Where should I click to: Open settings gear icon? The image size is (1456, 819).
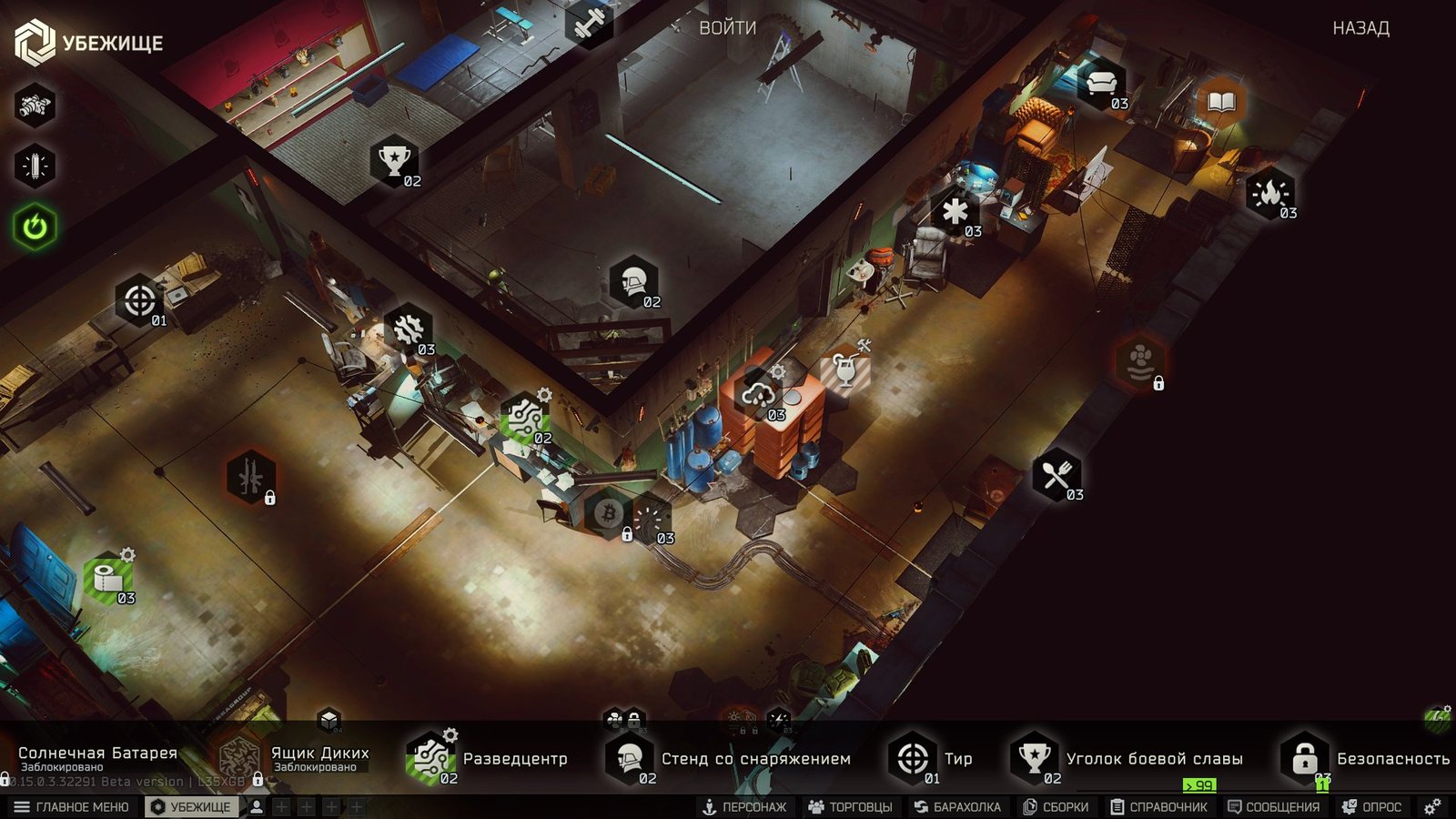coord(1432,807)
